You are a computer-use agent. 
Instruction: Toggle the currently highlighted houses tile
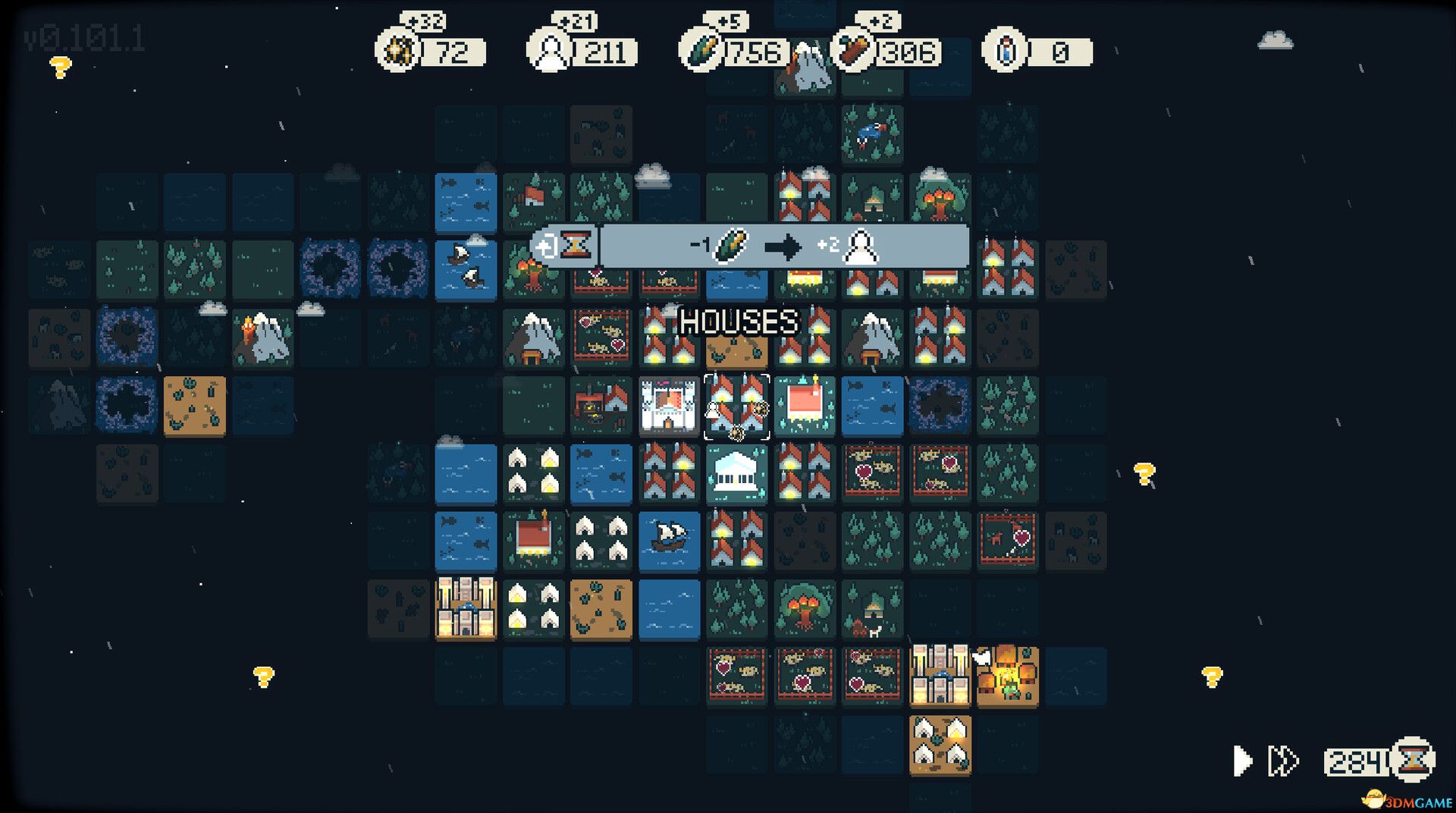[x=736, y=407]
